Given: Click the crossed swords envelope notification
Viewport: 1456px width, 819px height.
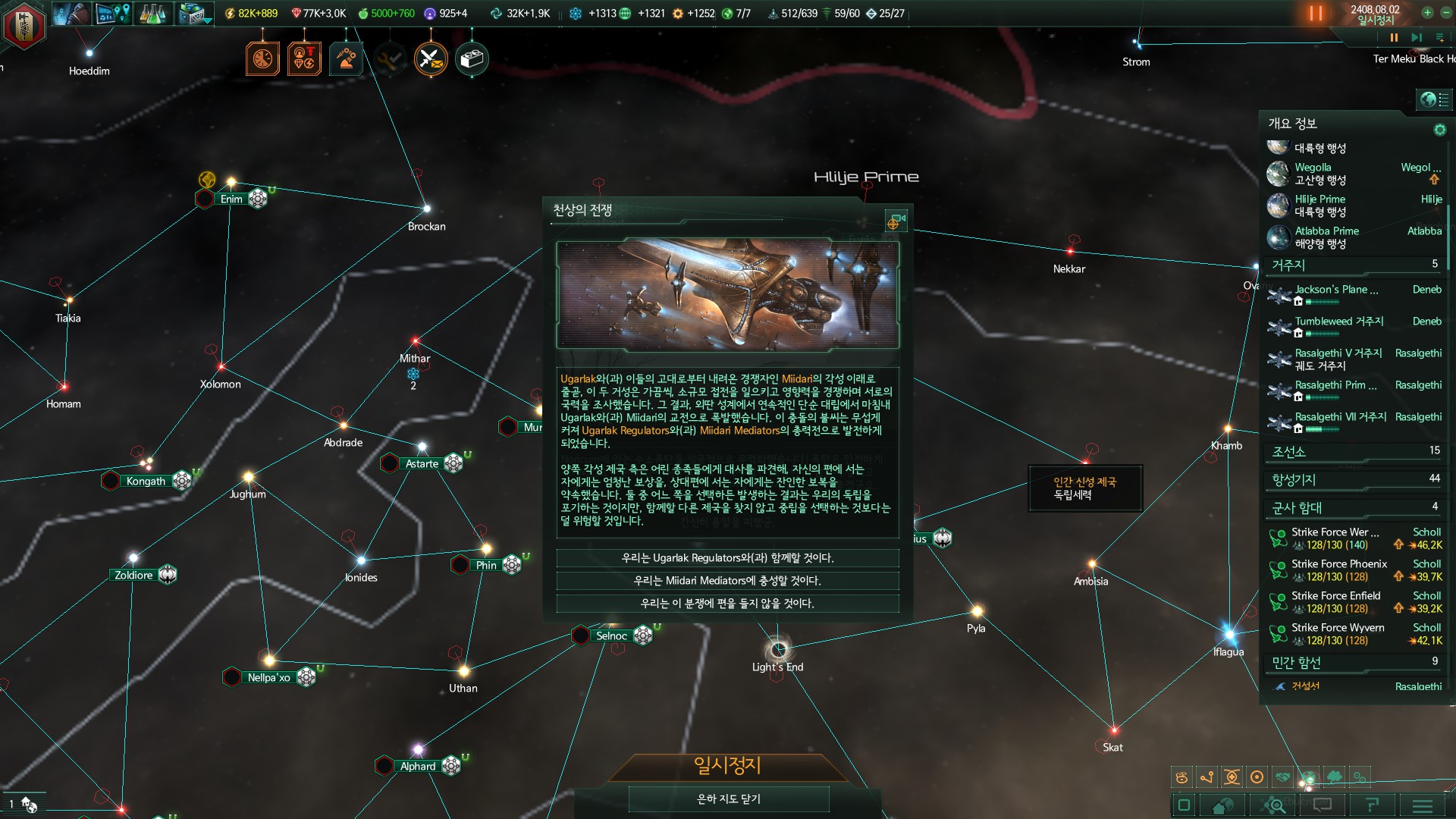Looking at the screenshot, I should point(430,59).
